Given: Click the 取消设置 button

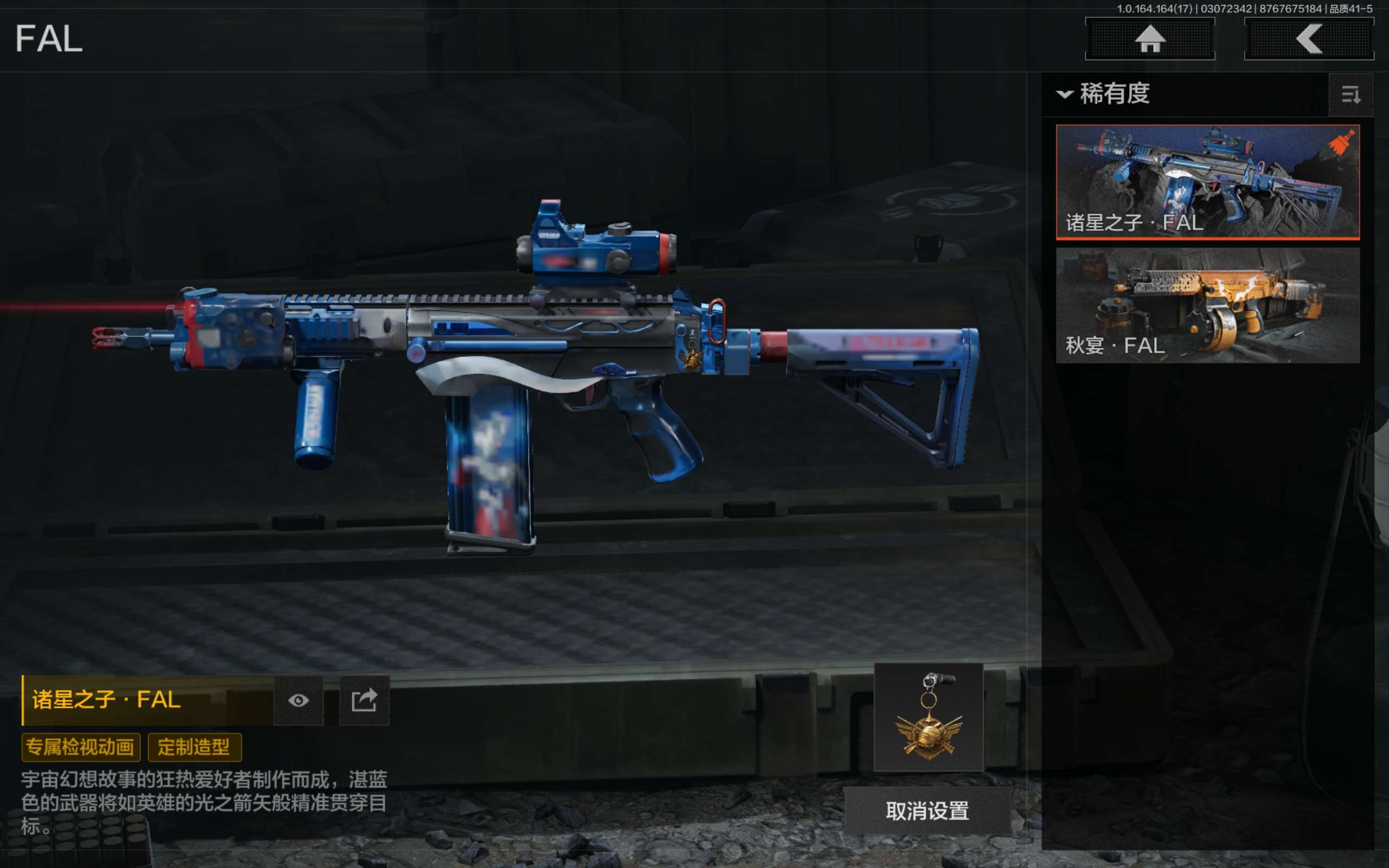Looking at the screenshot, I should pyautogui.click(x=927, y=810).
